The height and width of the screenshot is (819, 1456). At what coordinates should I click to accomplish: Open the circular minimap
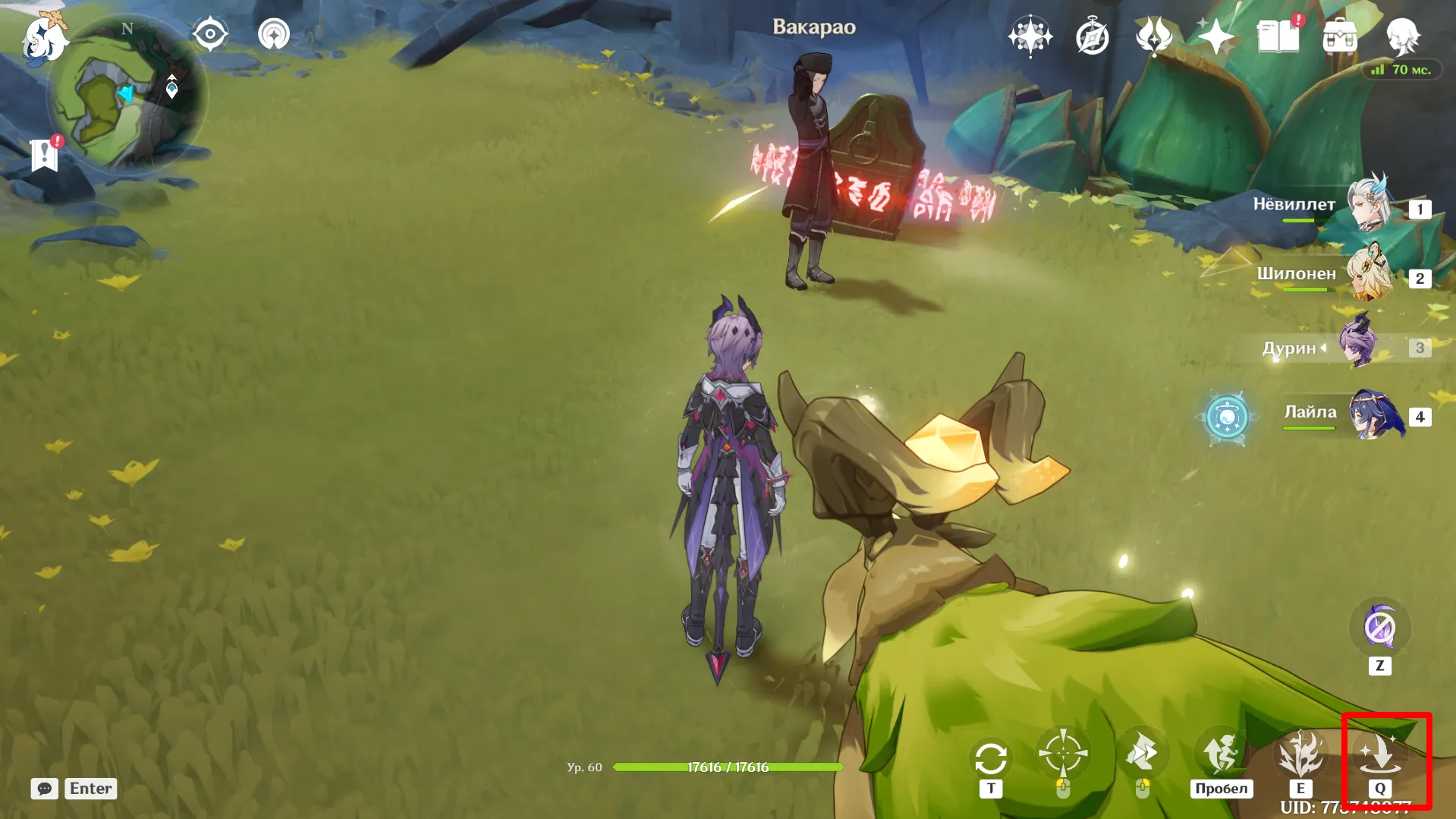(x=127, y=96)
